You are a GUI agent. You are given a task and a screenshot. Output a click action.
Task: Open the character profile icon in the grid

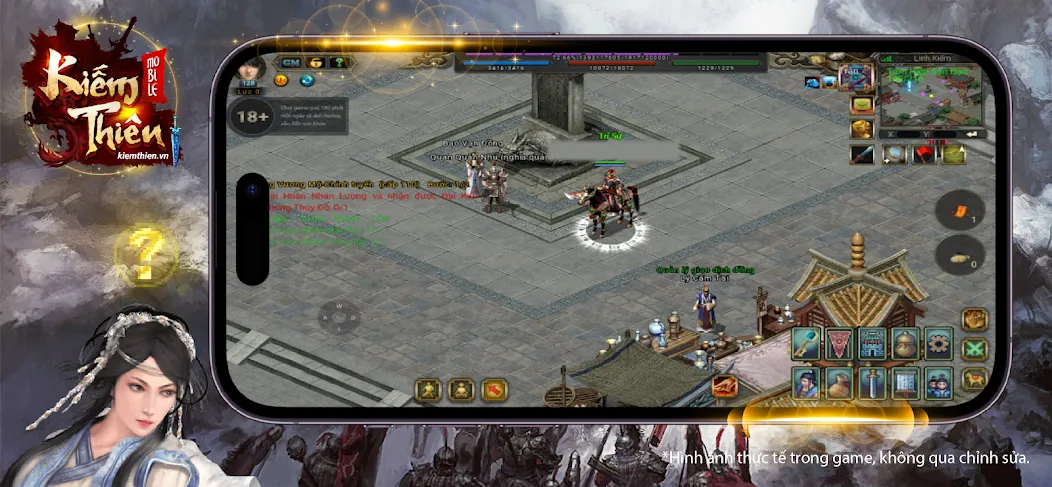coord(806,383)
